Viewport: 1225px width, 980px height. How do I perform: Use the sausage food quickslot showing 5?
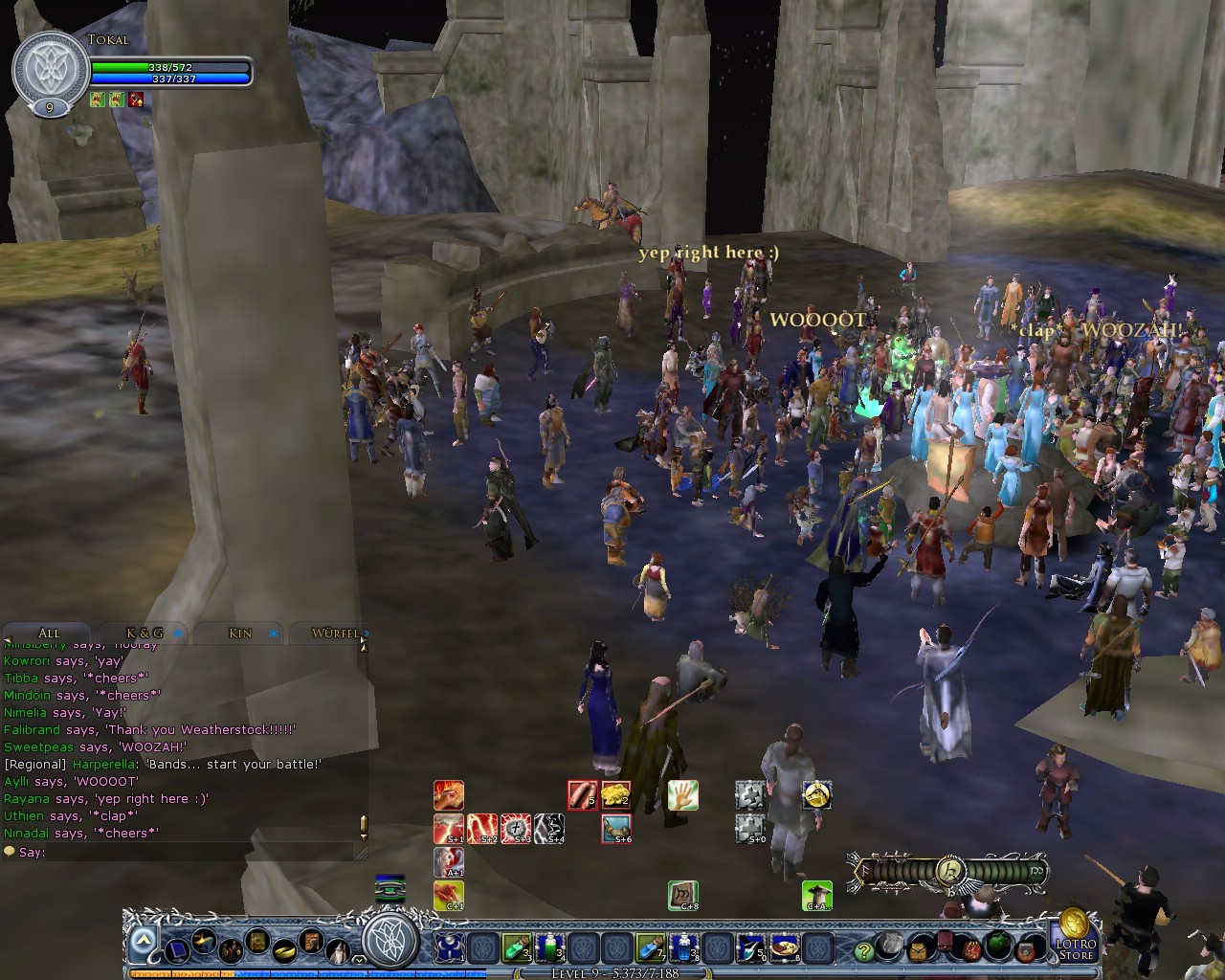pyautogui.click(x=582, y=793)
